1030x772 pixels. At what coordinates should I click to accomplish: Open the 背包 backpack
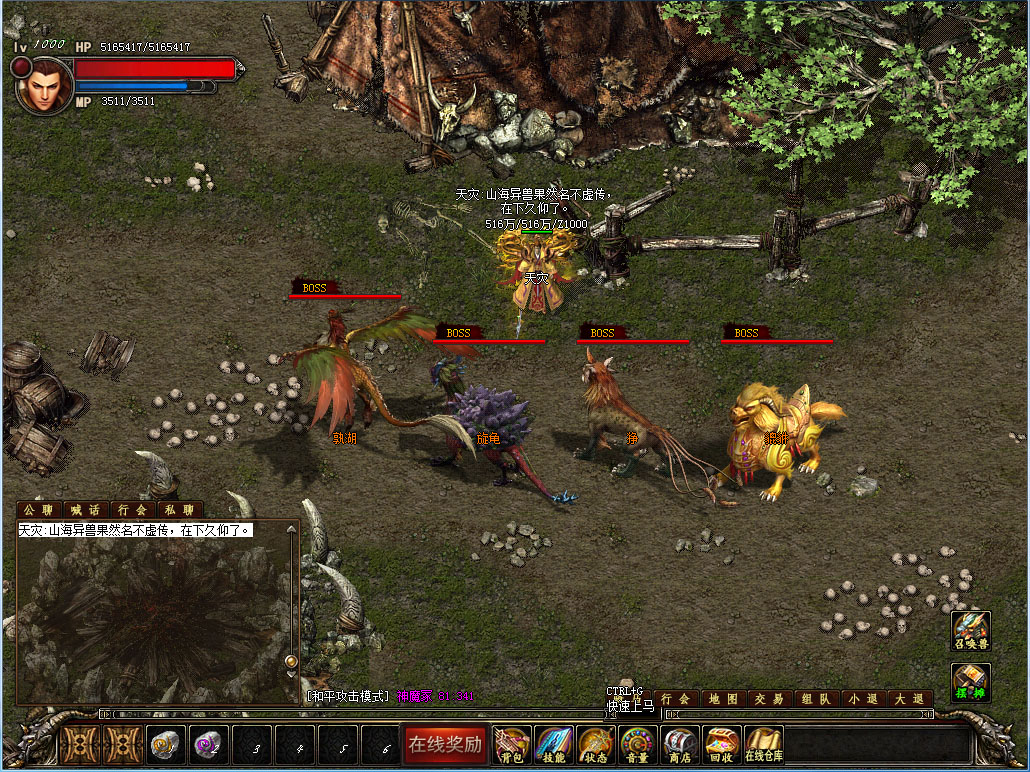(512, 745)
